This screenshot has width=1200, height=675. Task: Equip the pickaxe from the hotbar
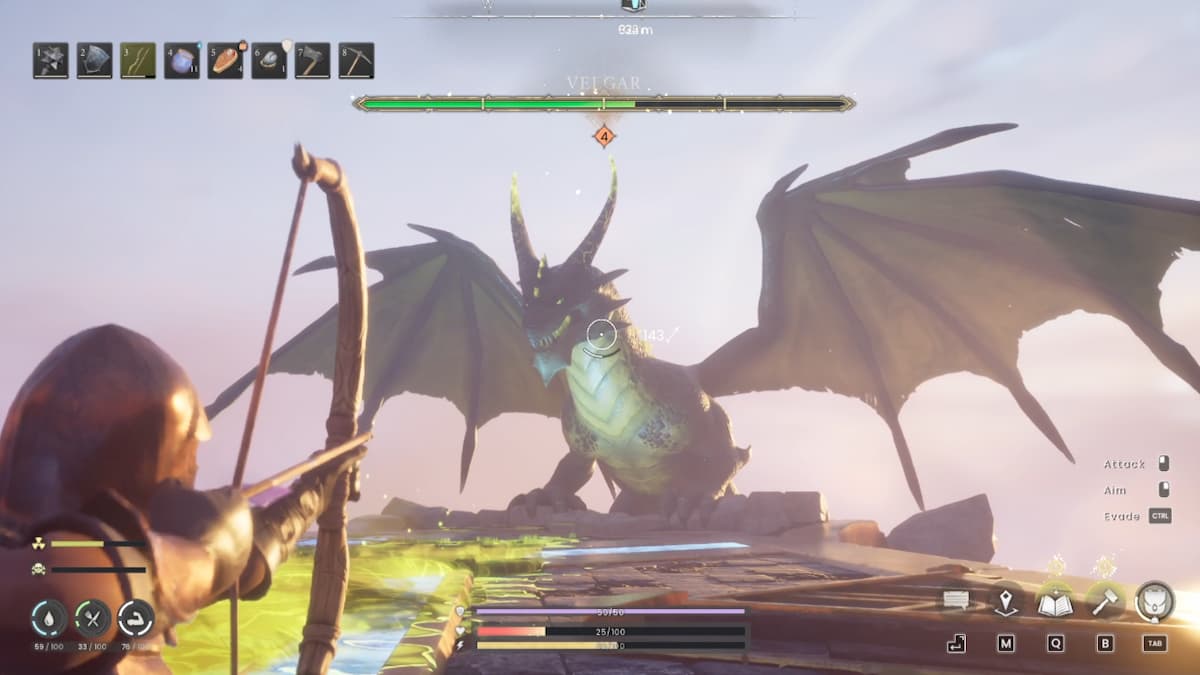pos(356,61)
